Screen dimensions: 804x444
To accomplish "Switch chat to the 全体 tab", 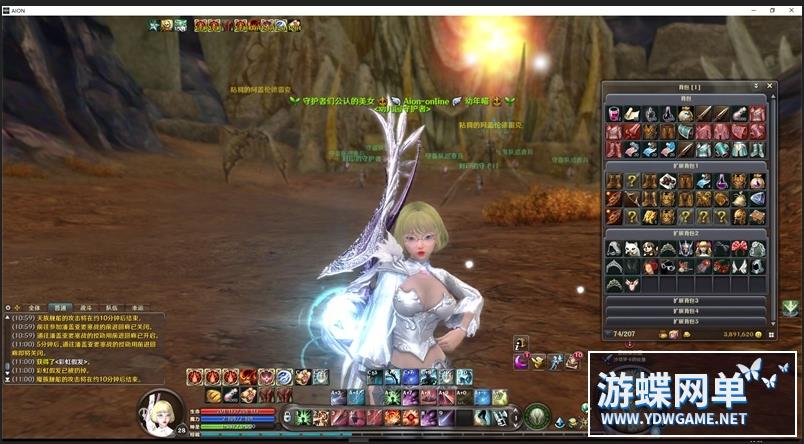I will (34, 309).
